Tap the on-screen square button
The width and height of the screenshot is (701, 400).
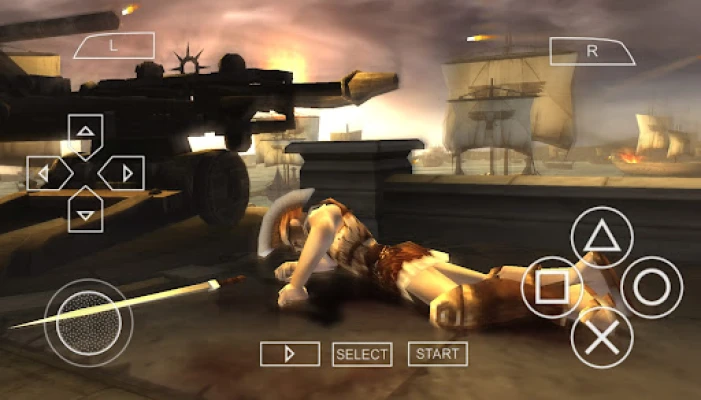coord(552,288)
